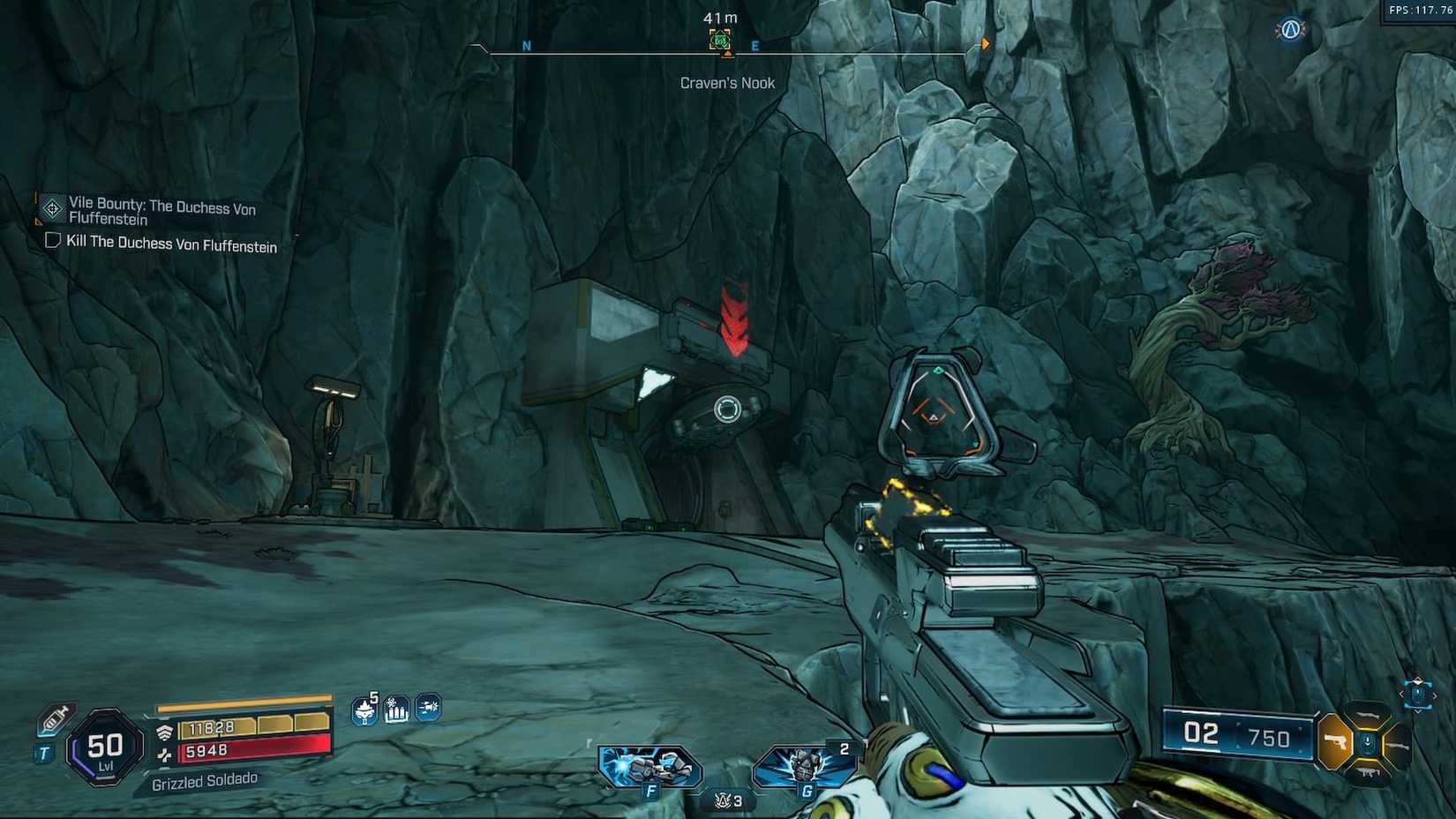This screenshot has width=1456, height=819.
Task: Activate the G grenade ability icon
Action: pos(805,766)
